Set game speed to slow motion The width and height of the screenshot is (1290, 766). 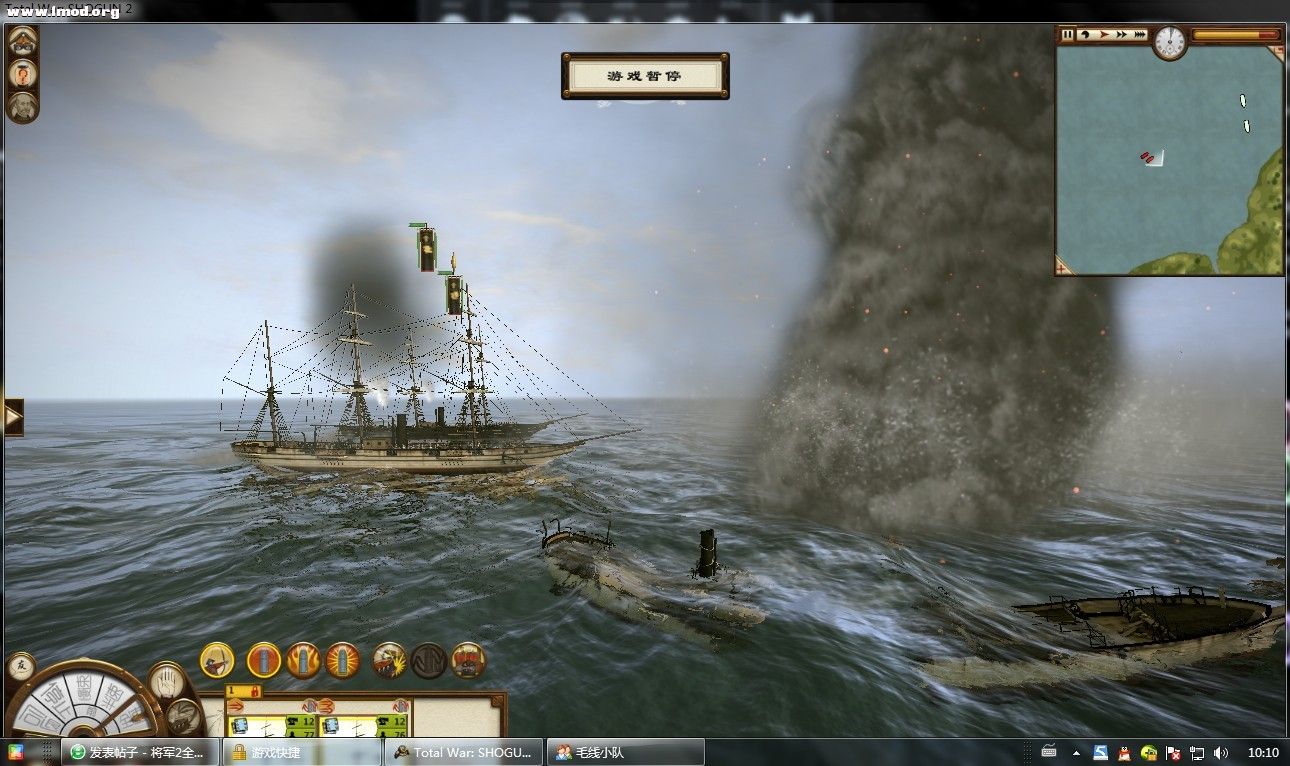(1085, 34)
